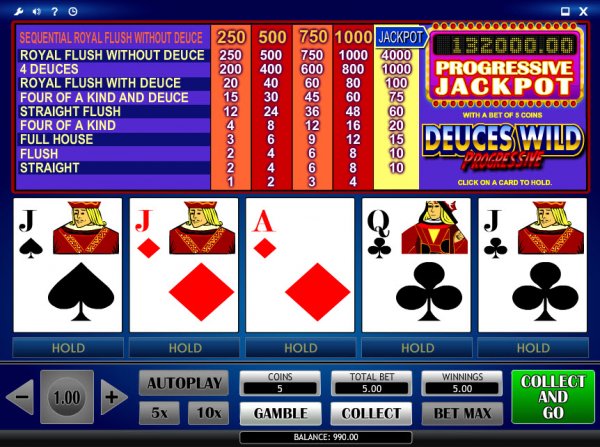Click HOLD button beneath the queen of clubs
The height and width of the screenshot is (447, 600).
pos(416,348)
